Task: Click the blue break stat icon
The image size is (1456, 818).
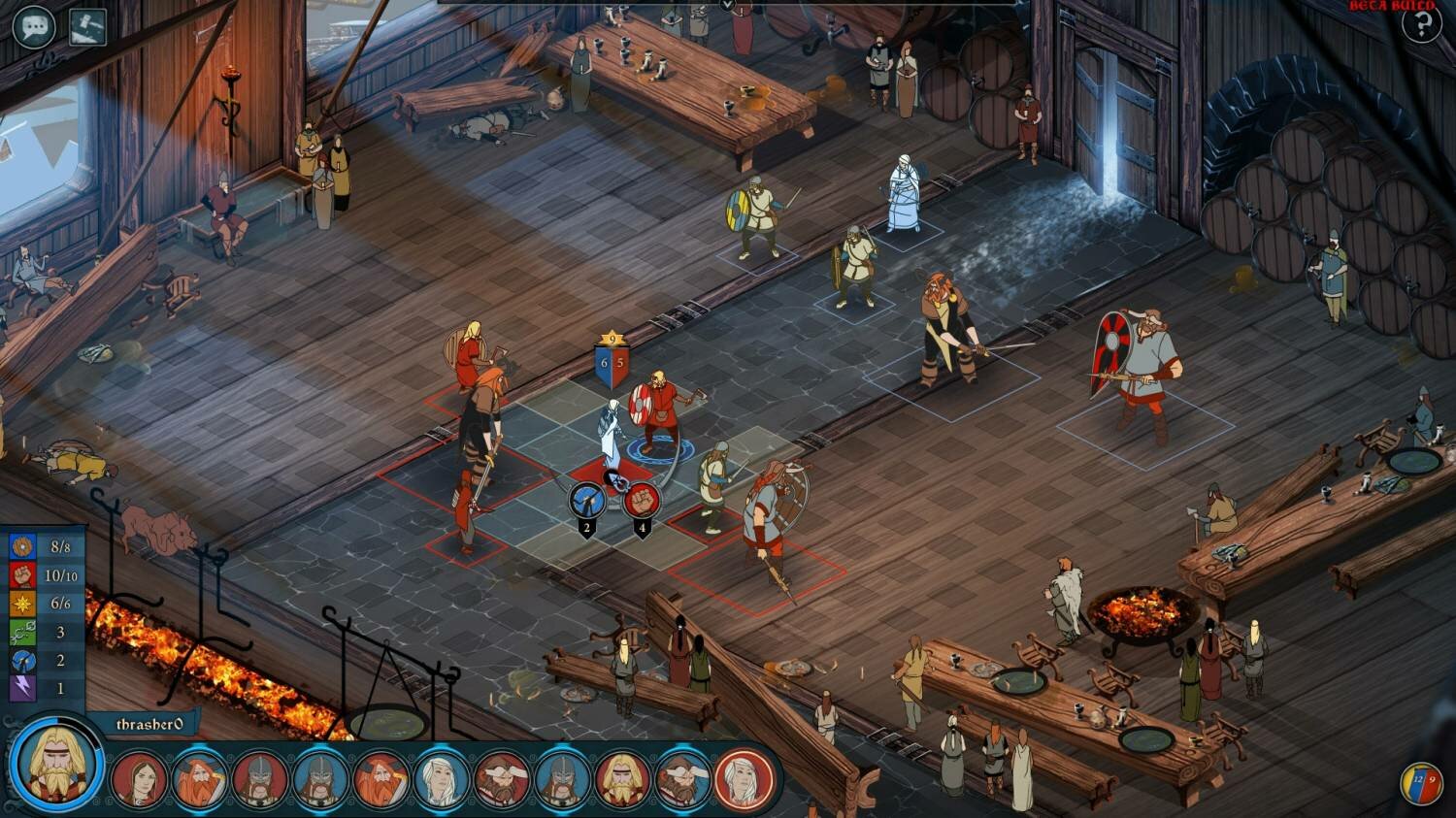Action: tap(22, 660)
